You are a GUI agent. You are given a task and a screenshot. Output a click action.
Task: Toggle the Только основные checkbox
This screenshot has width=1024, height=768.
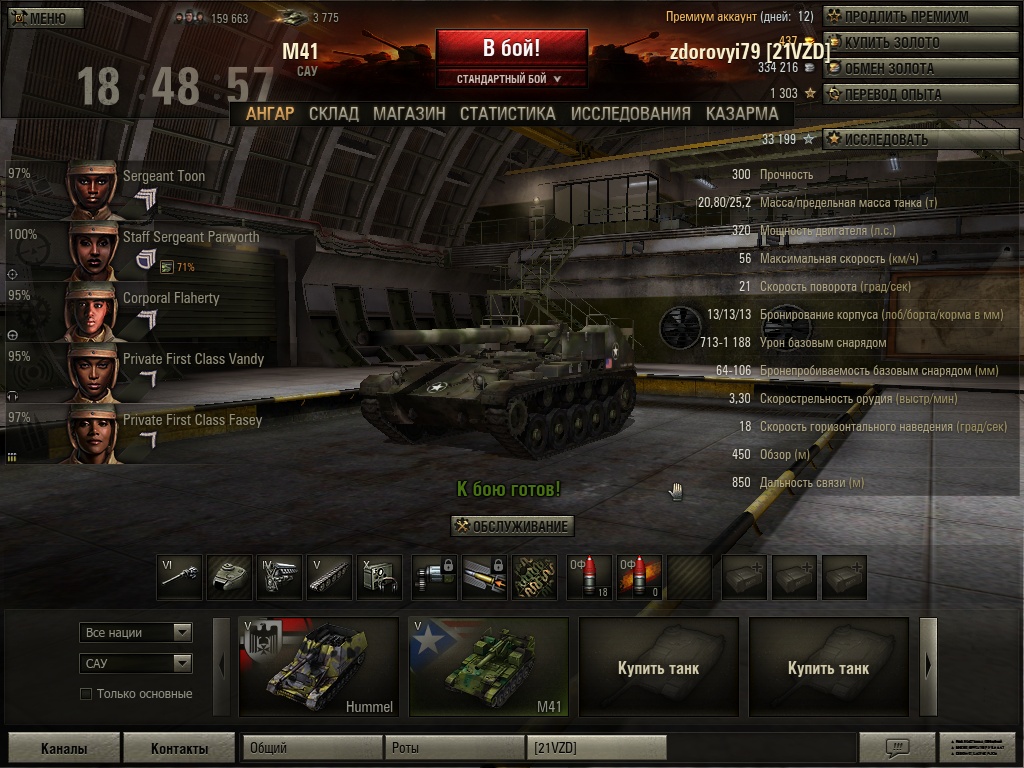tap(86, 694)
